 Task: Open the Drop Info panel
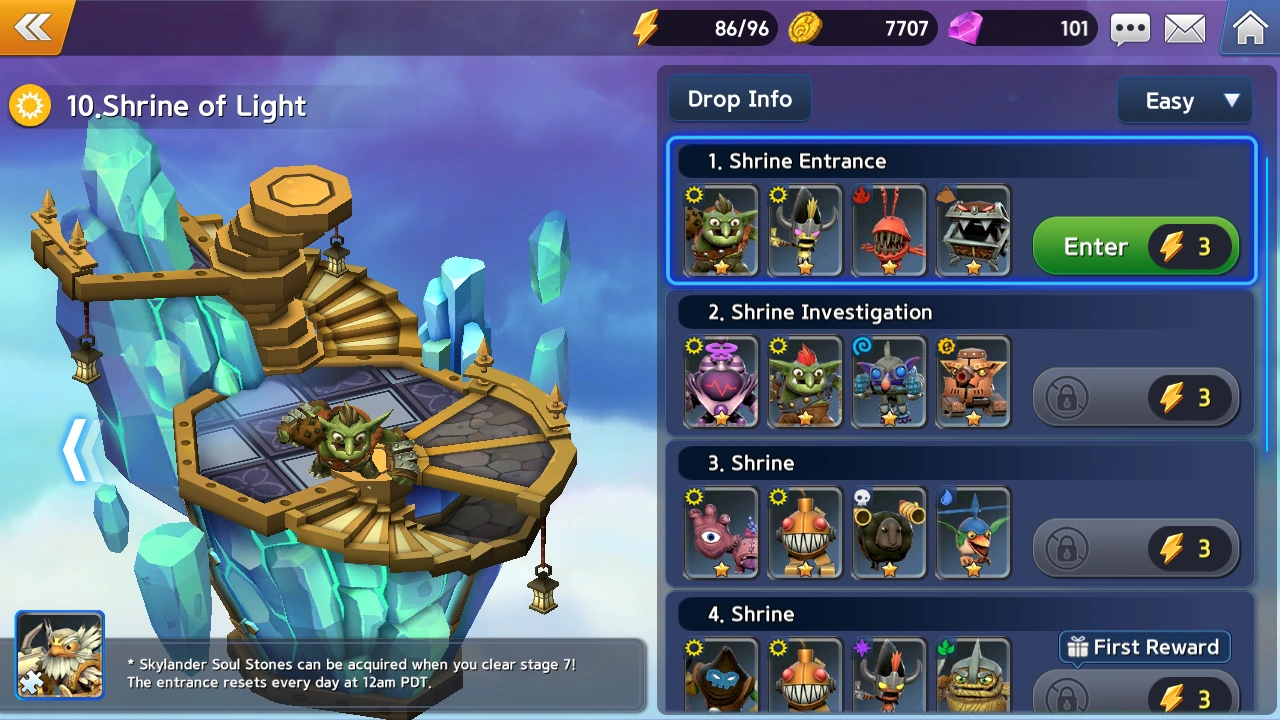pyautogui.click(x=739, y=98)
